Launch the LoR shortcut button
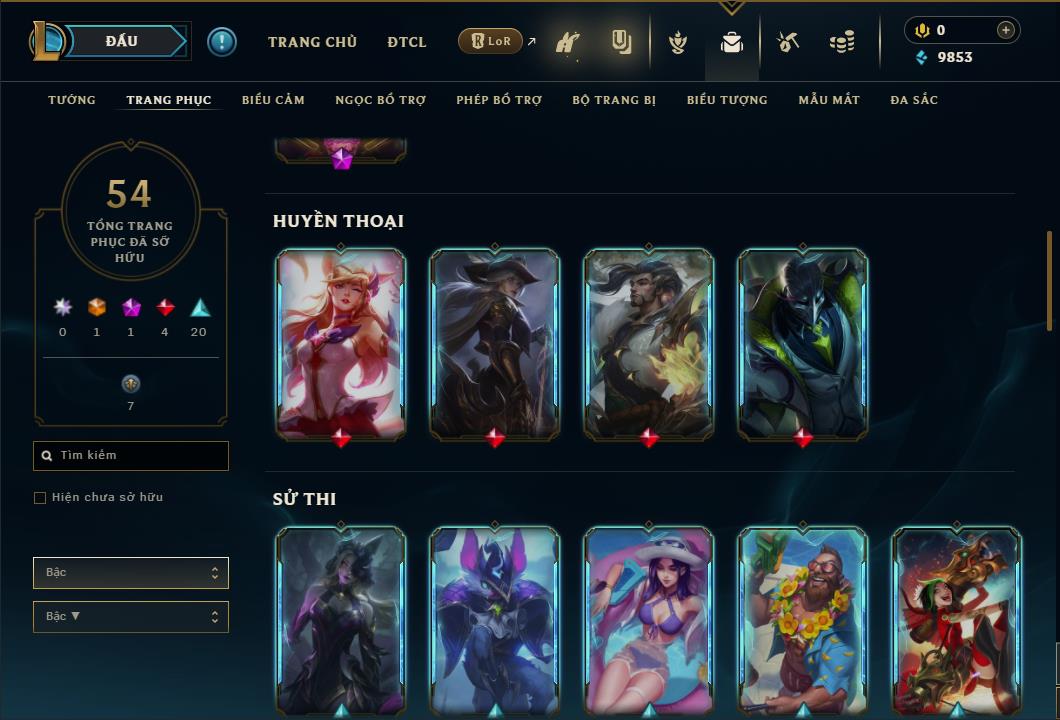 pos(491,41)
